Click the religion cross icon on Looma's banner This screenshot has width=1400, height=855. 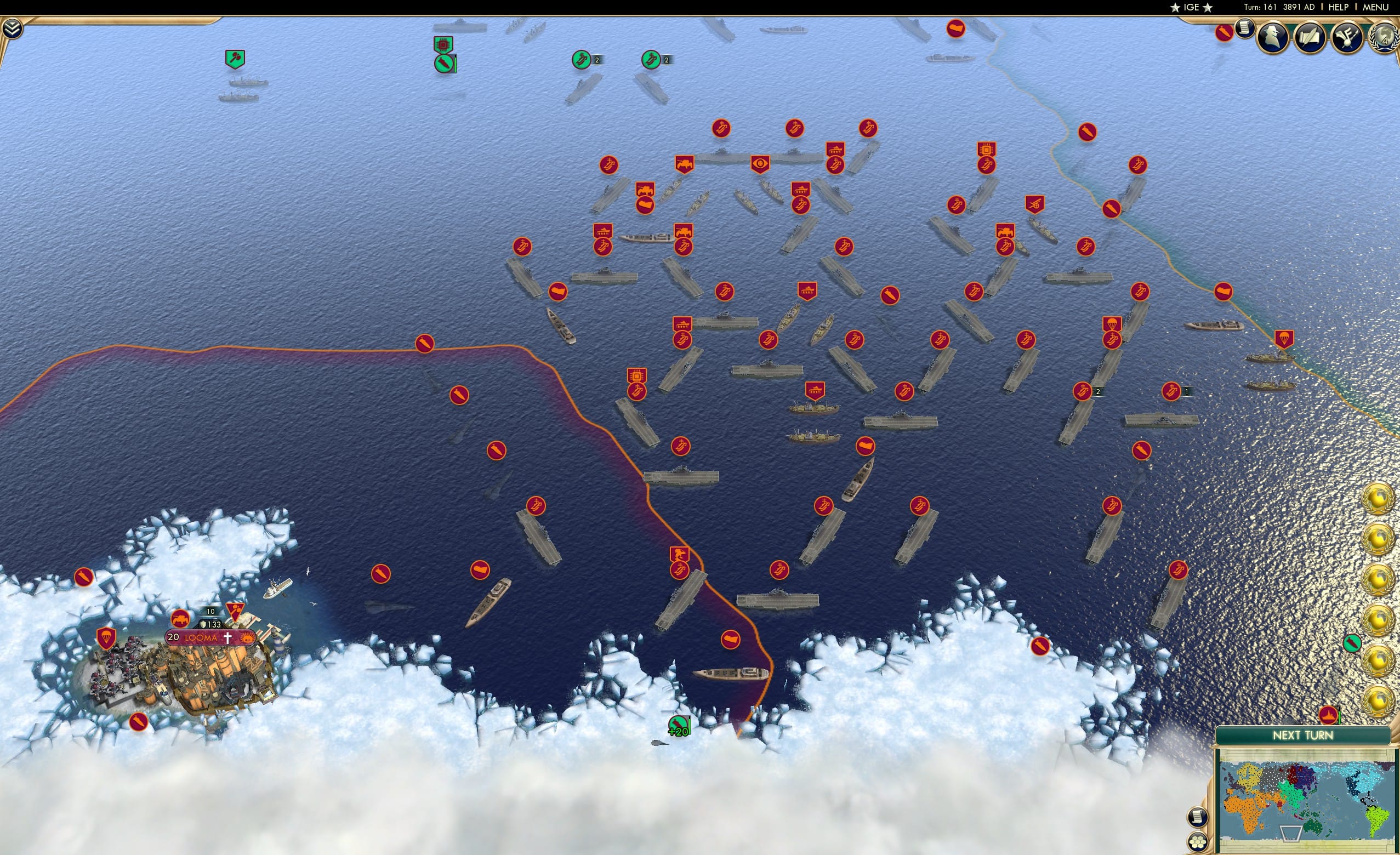[228, 638]
